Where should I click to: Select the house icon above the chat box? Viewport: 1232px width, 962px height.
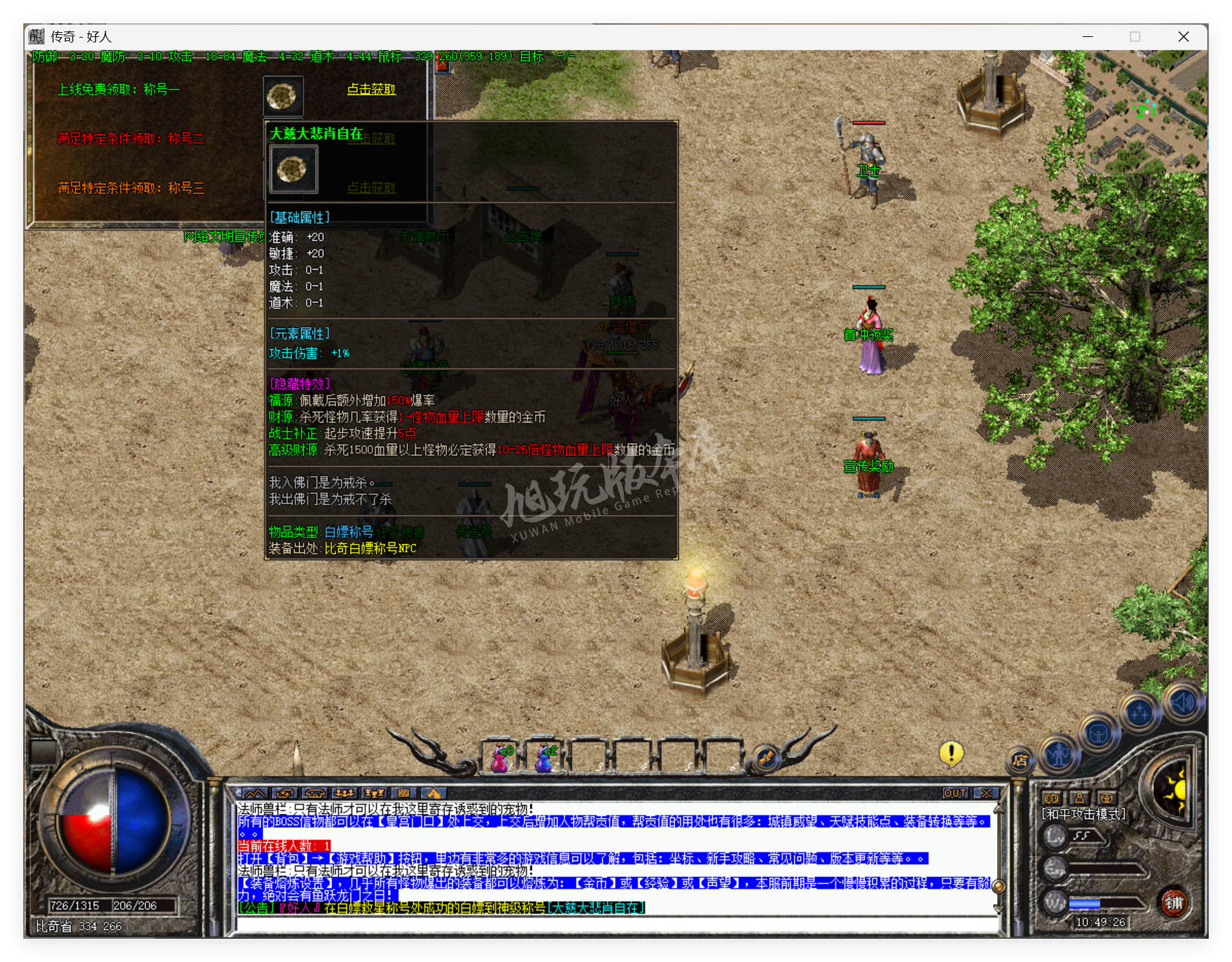coord(314,792)
